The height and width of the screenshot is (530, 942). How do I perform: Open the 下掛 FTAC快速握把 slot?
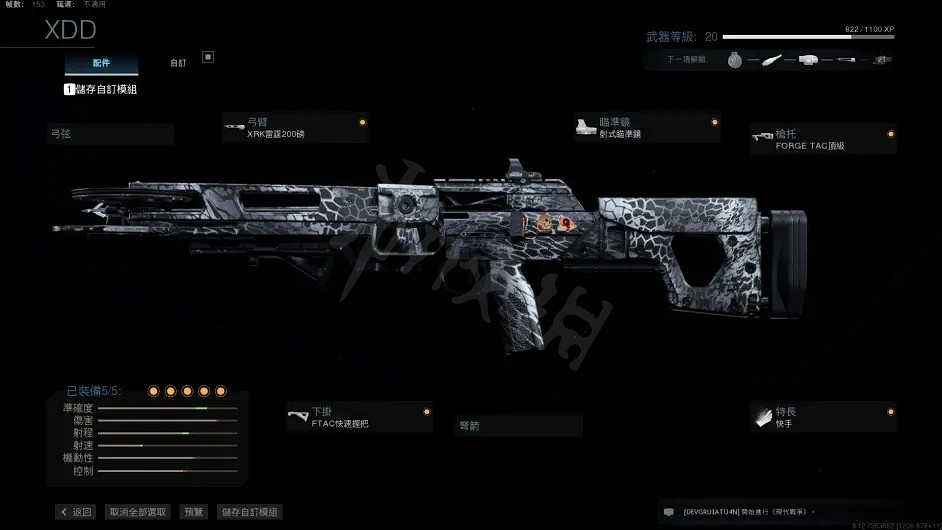(x=359, y=417)
